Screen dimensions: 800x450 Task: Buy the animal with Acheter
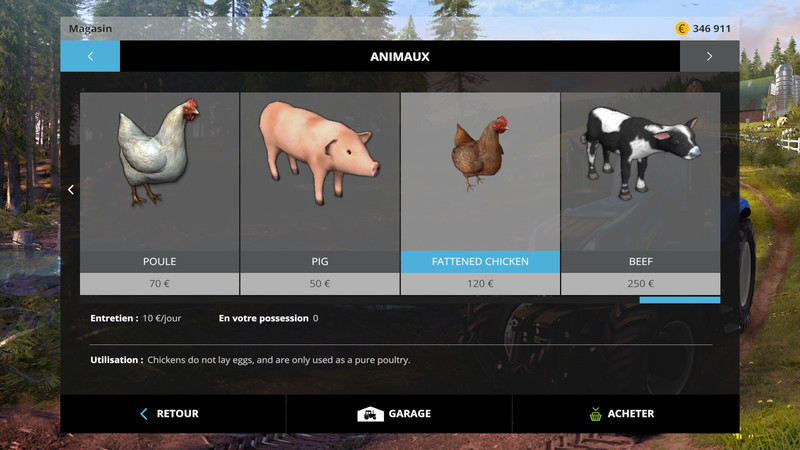(x=624, y=413)
